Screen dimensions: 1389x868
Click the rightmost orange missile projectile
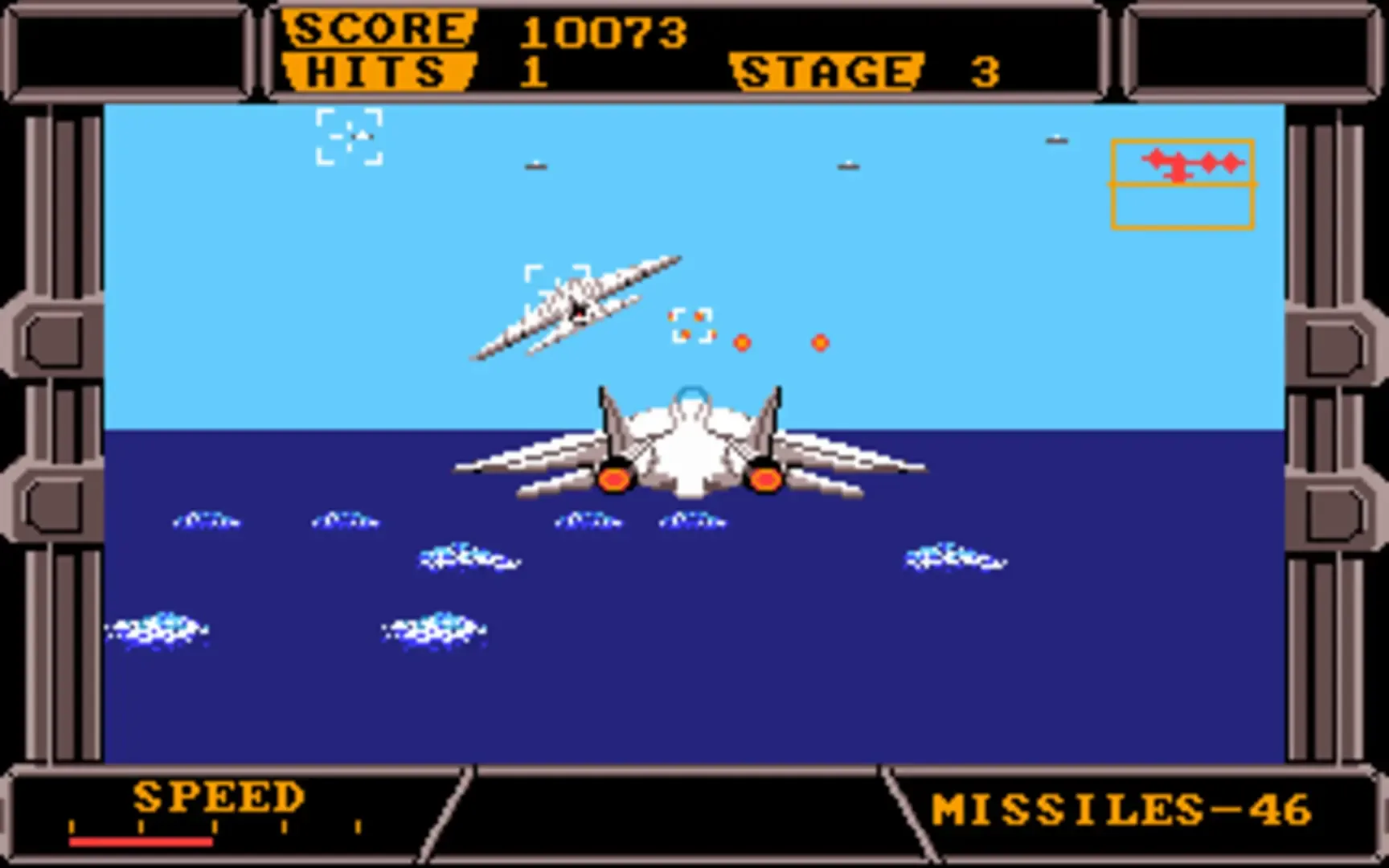coord(819,343)
